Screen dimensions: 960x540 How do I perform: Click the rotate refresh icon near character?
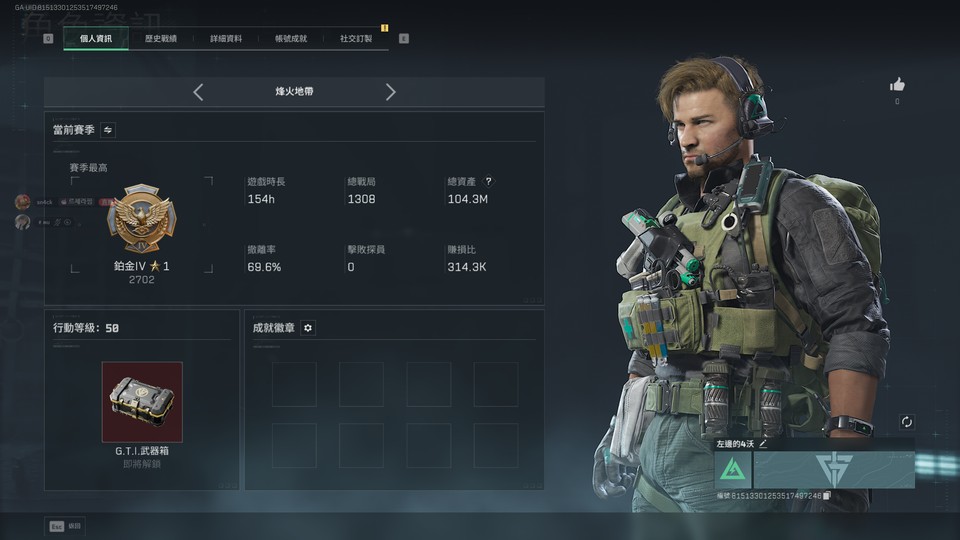click(x=906, y=423)
